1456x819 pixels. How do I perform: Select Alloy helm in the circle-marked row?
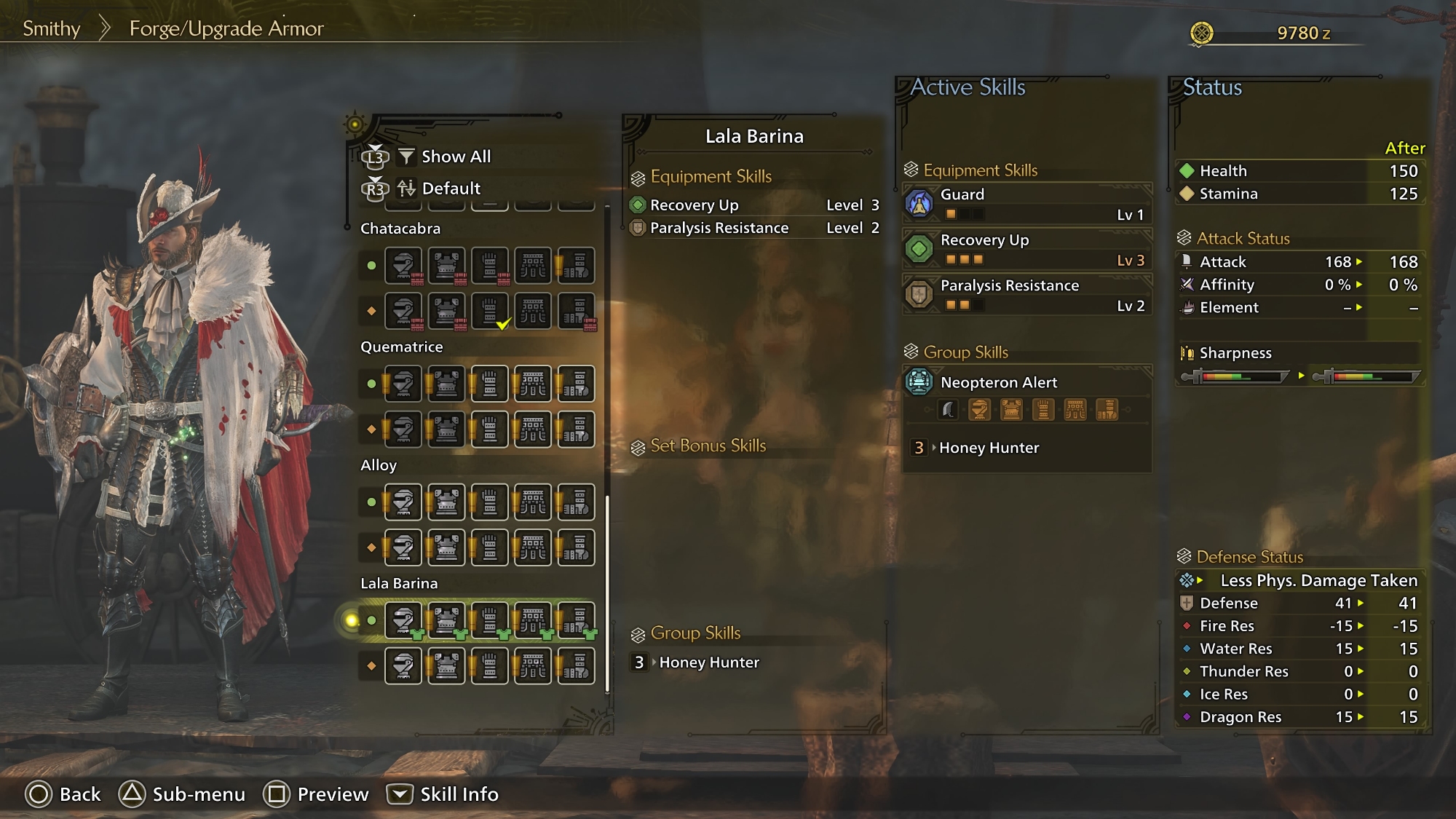coord(403,502)
